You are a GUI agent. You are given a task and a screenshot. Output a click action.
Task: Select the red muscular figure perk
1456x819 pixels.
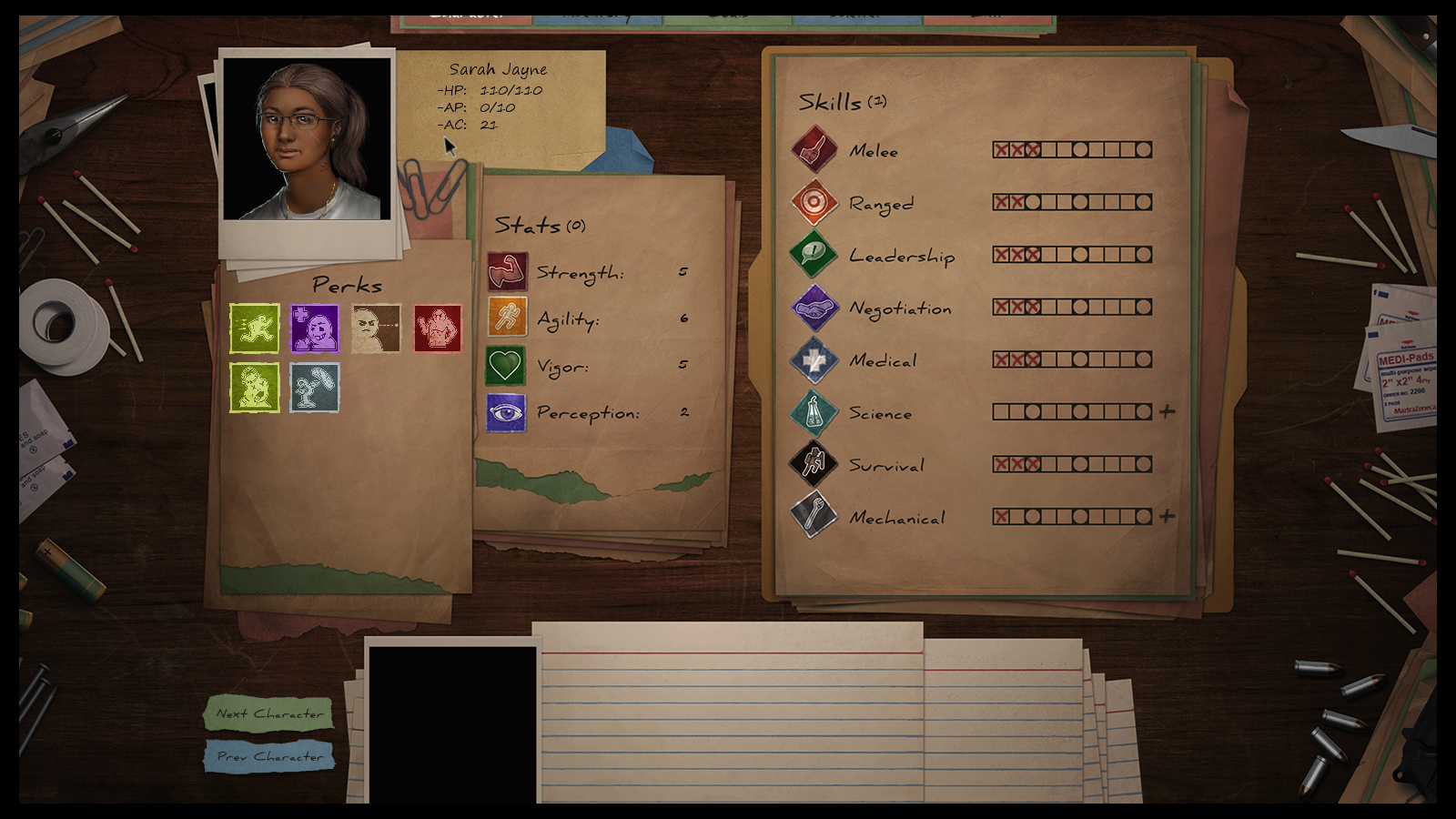tap(438, 329)
